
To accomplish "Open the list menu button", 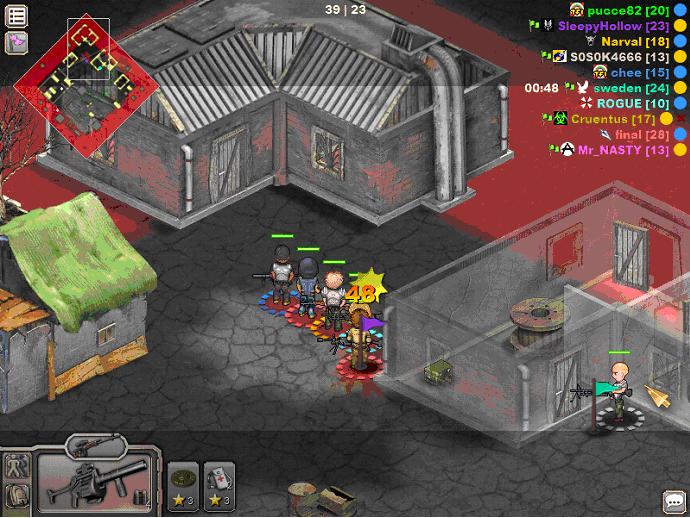I will click(16, 16).
